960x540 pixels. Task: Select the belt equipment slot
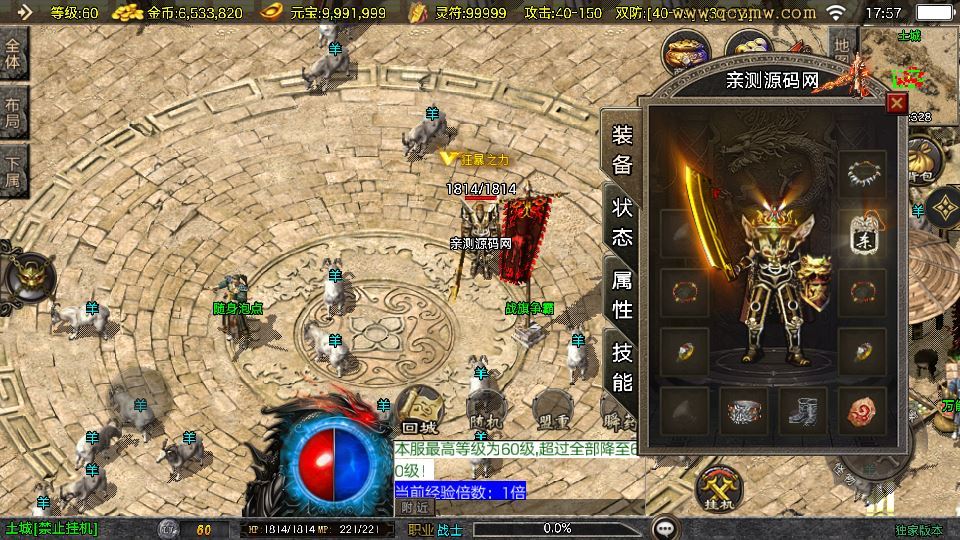[x=743, y=411]
